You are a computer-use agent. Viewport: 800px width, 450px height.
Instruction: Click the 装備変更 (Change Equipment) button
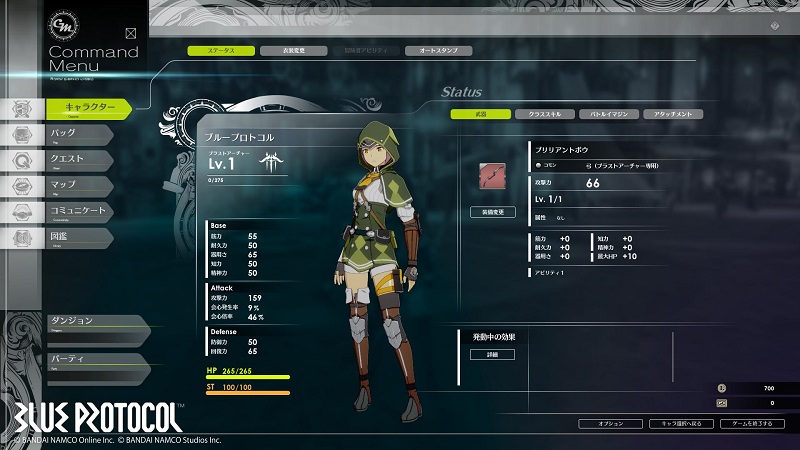pos(492,212)
